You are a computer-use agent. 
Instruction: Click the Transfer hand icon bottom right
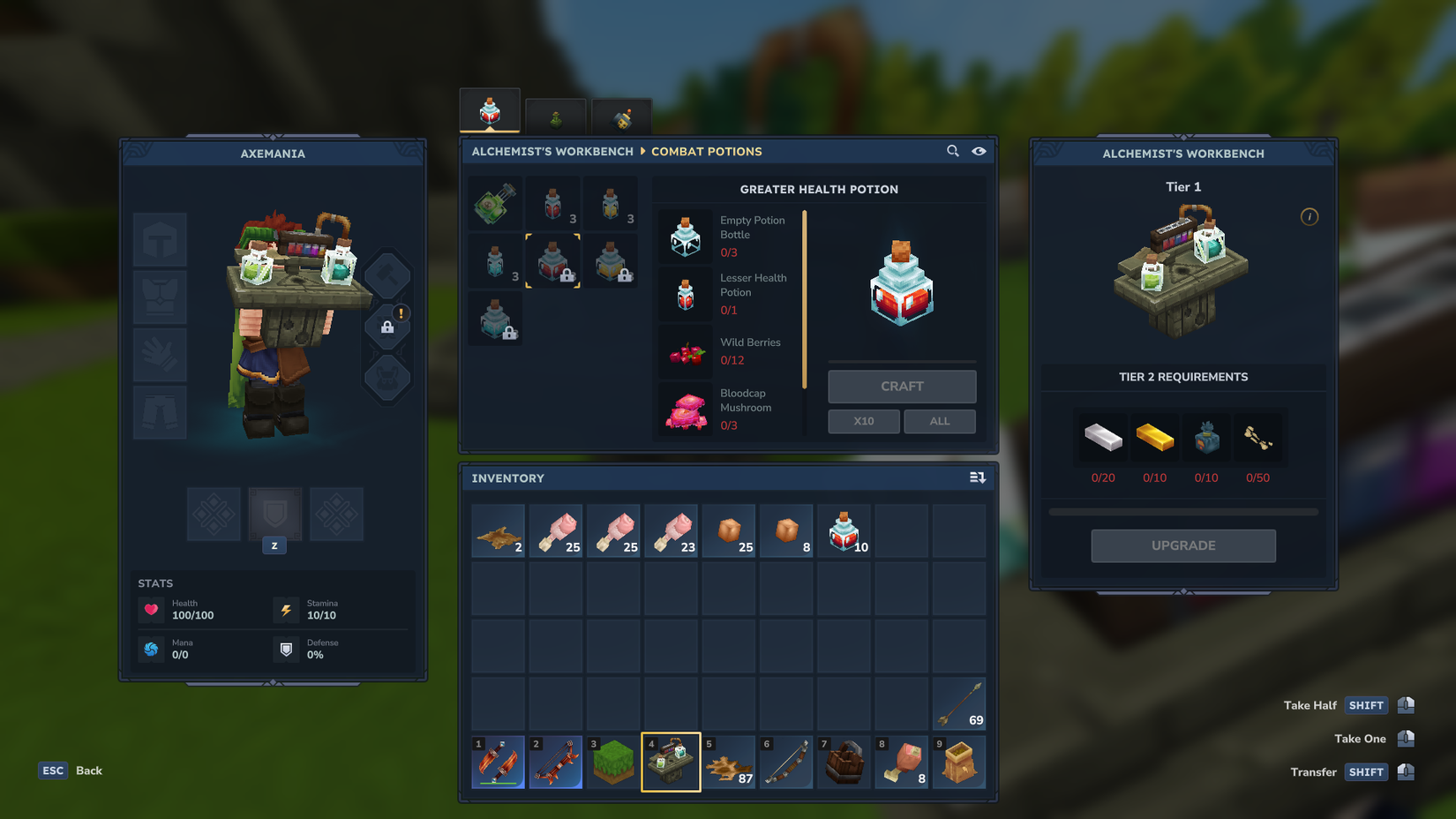(x=1406, y=771)
